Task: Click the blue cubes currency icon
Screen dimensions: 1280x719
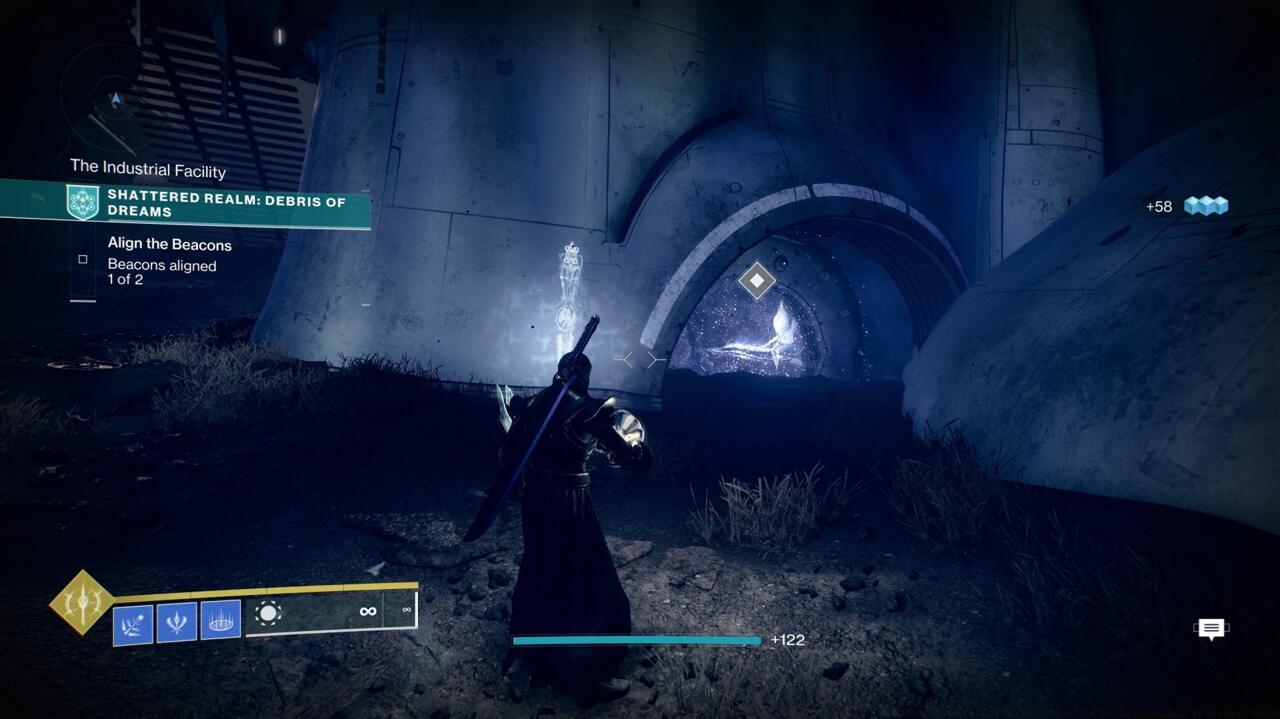Action: 1205,206
